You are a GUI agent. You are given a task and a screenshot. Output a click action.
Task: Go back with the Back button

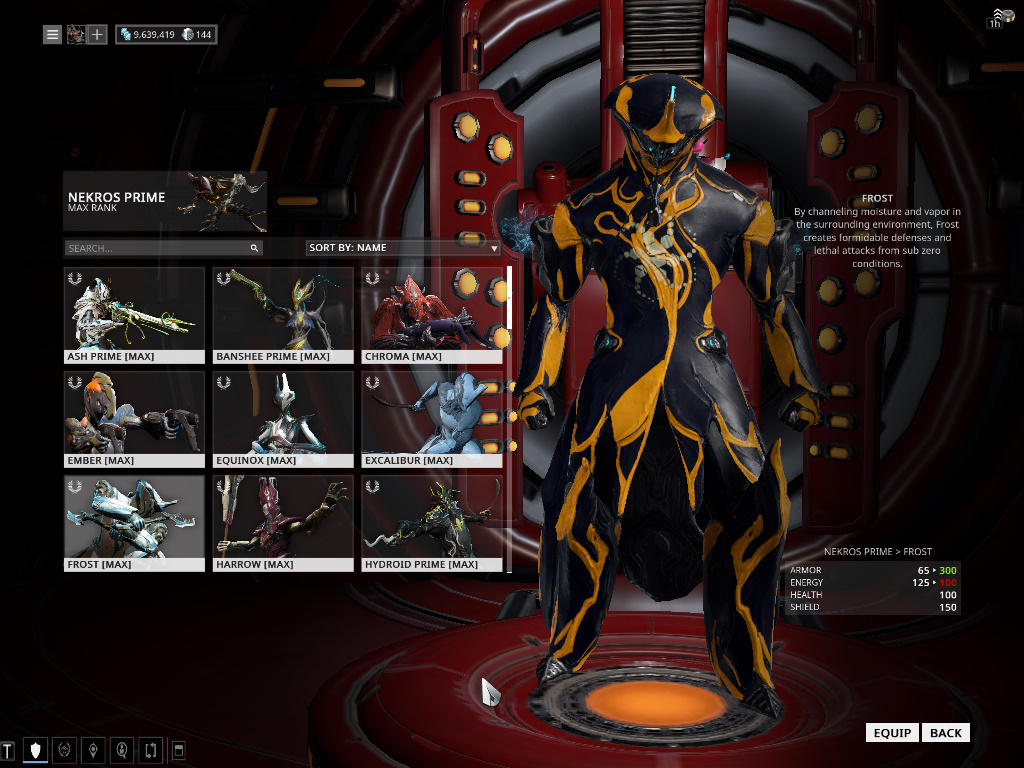coord(946,733)
